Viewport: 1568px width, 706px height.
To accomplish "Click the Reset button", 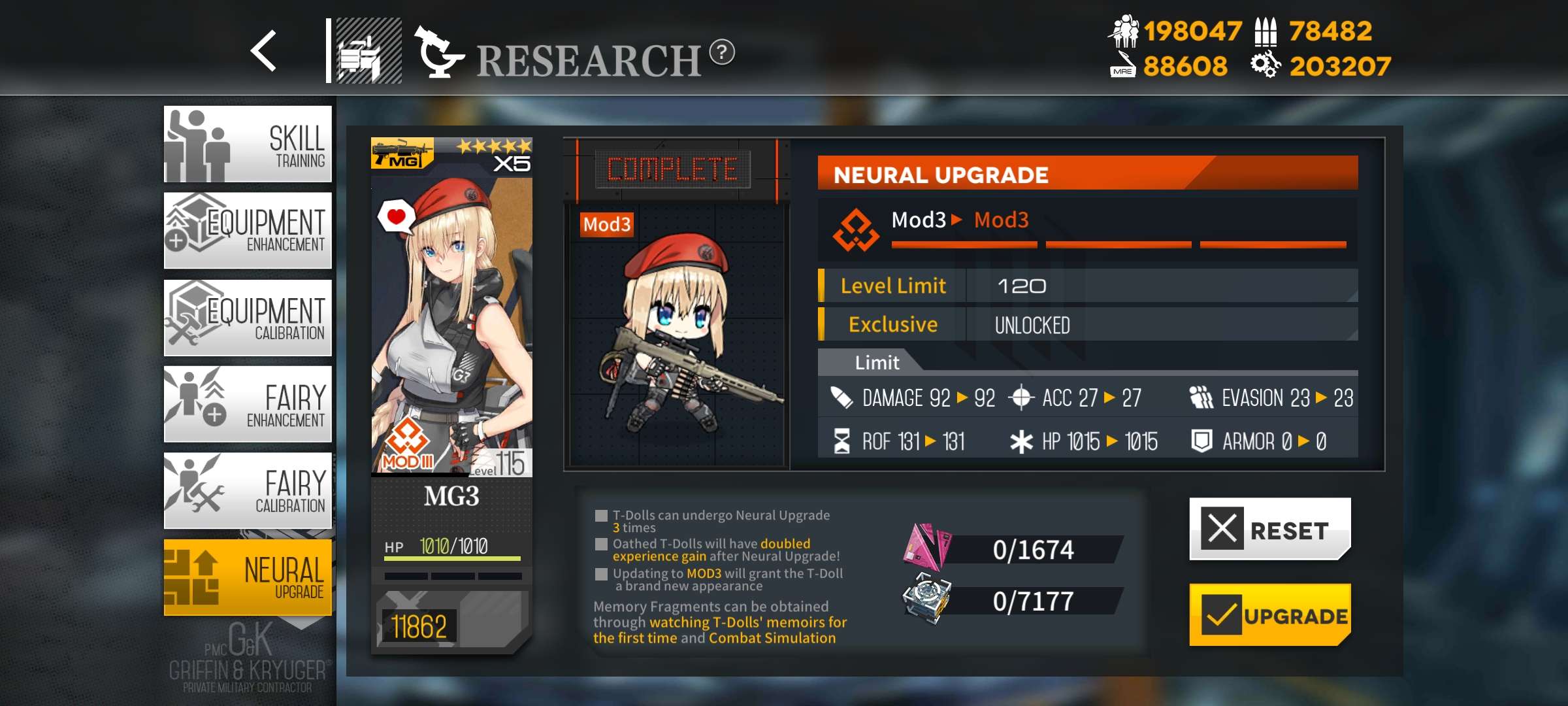I will pos(1269,529).
